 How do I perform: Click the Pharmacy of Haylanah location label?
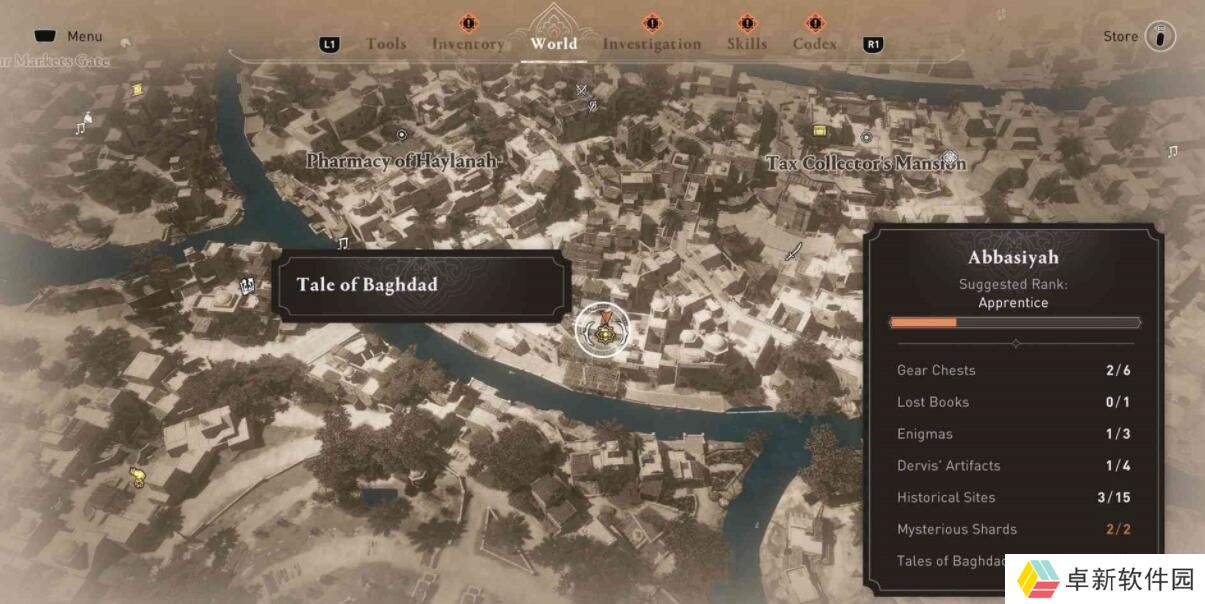coord(401,160)
